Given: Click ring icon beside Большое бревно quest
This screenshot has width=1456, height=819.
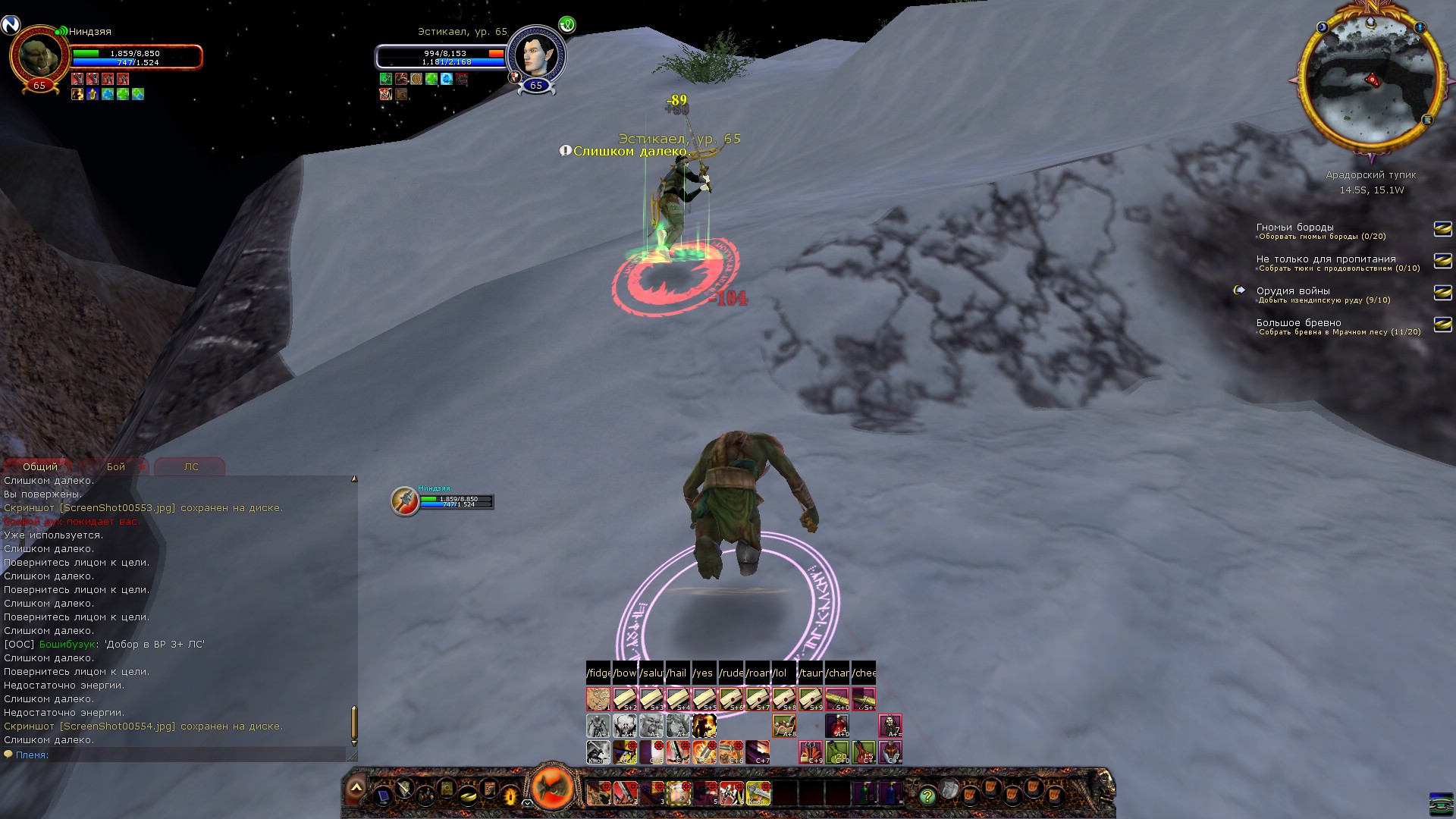Looking at the screenshot, I should pos(1442,325).
